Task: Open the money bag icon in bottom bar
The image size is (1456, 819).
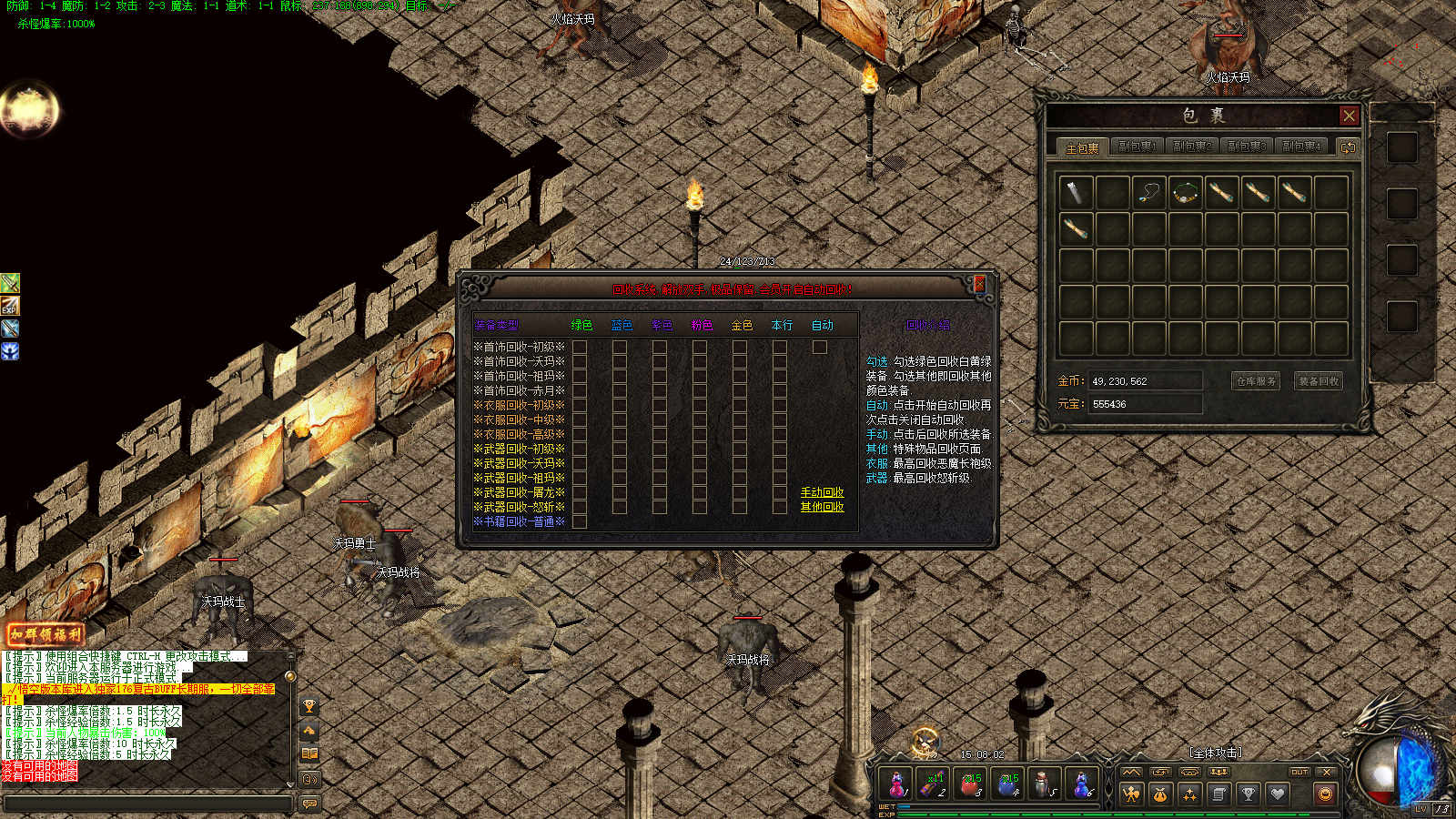Action: pos(1160,794)
